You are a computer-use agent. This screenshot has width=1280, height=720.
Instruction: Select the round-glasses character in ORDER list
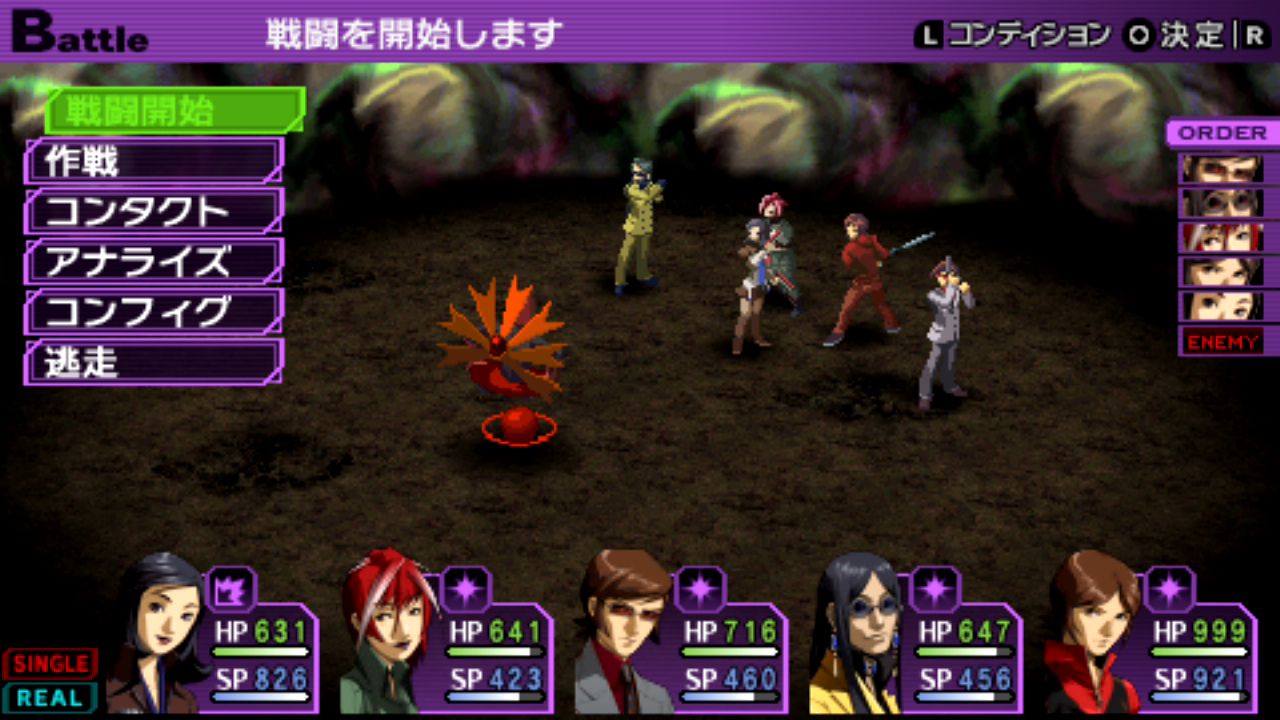tap(1222, 203)
